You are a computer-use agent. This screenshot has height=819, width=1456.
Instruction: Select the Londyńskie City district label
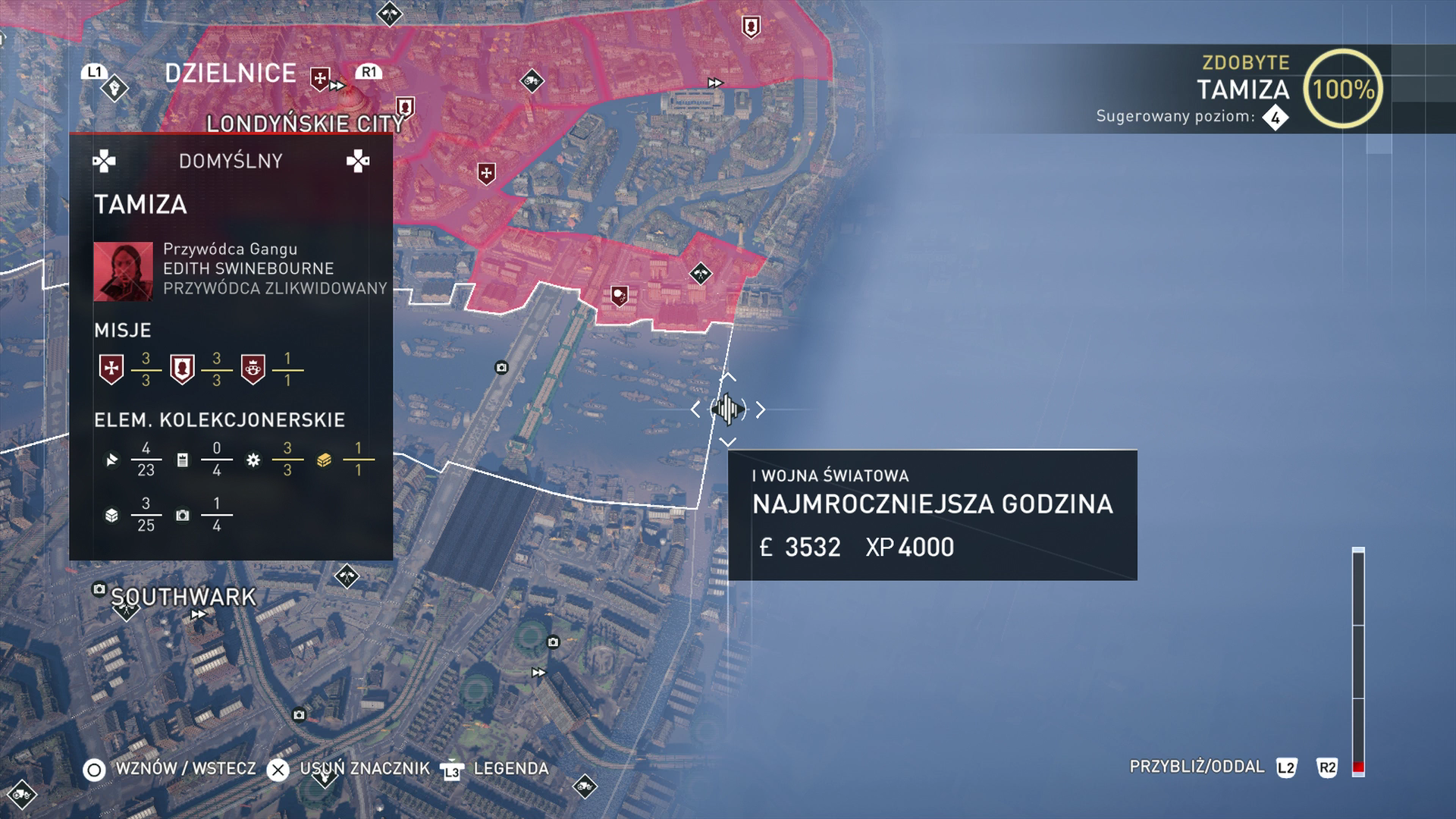point(305,124)
